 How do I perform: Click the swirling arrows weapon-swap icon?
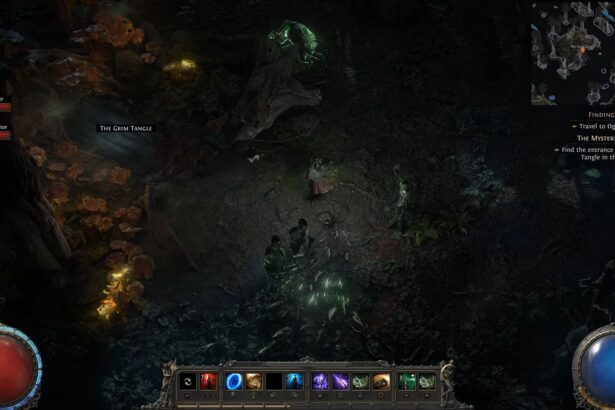coord(188,381)
